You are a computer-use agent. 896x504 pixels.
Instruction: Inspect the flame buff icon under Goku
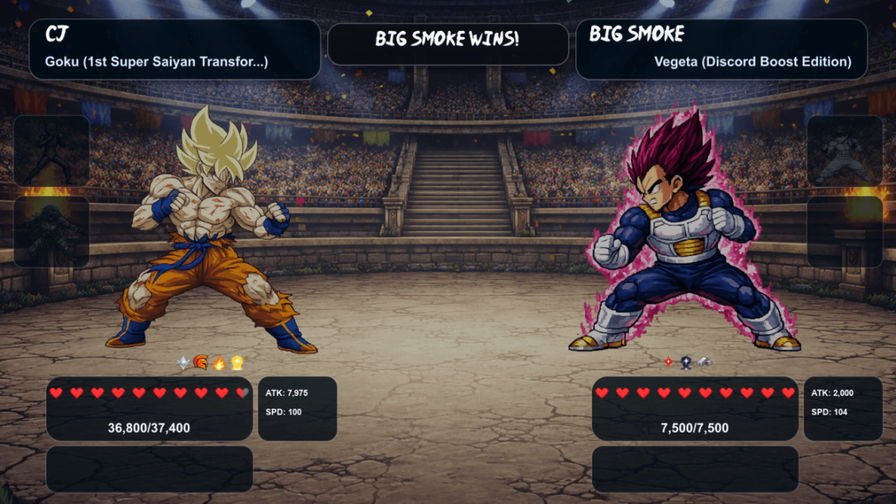pyautogui.click(x=219, y=363)
